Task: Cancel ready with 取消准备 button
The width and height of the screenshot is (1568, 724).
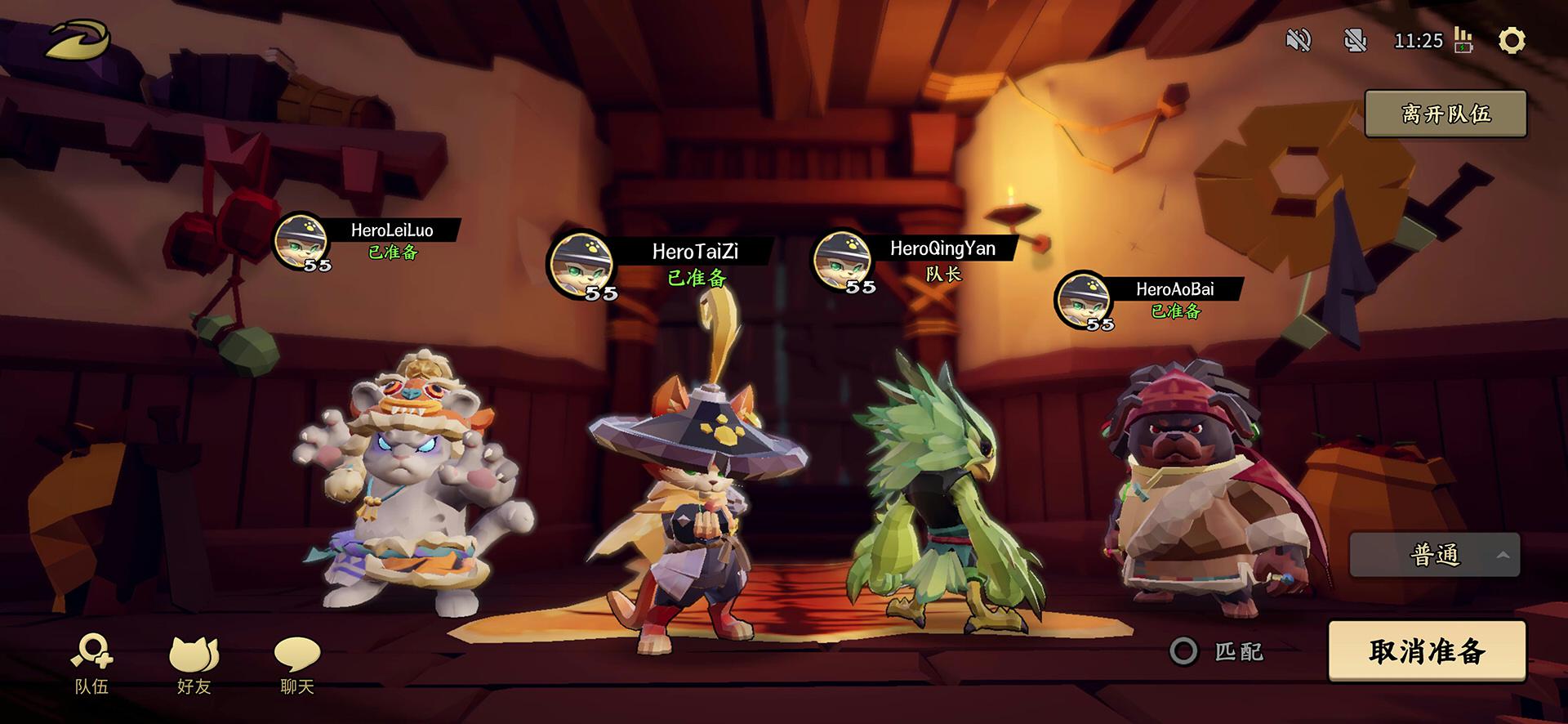Action: [1427, 651]
